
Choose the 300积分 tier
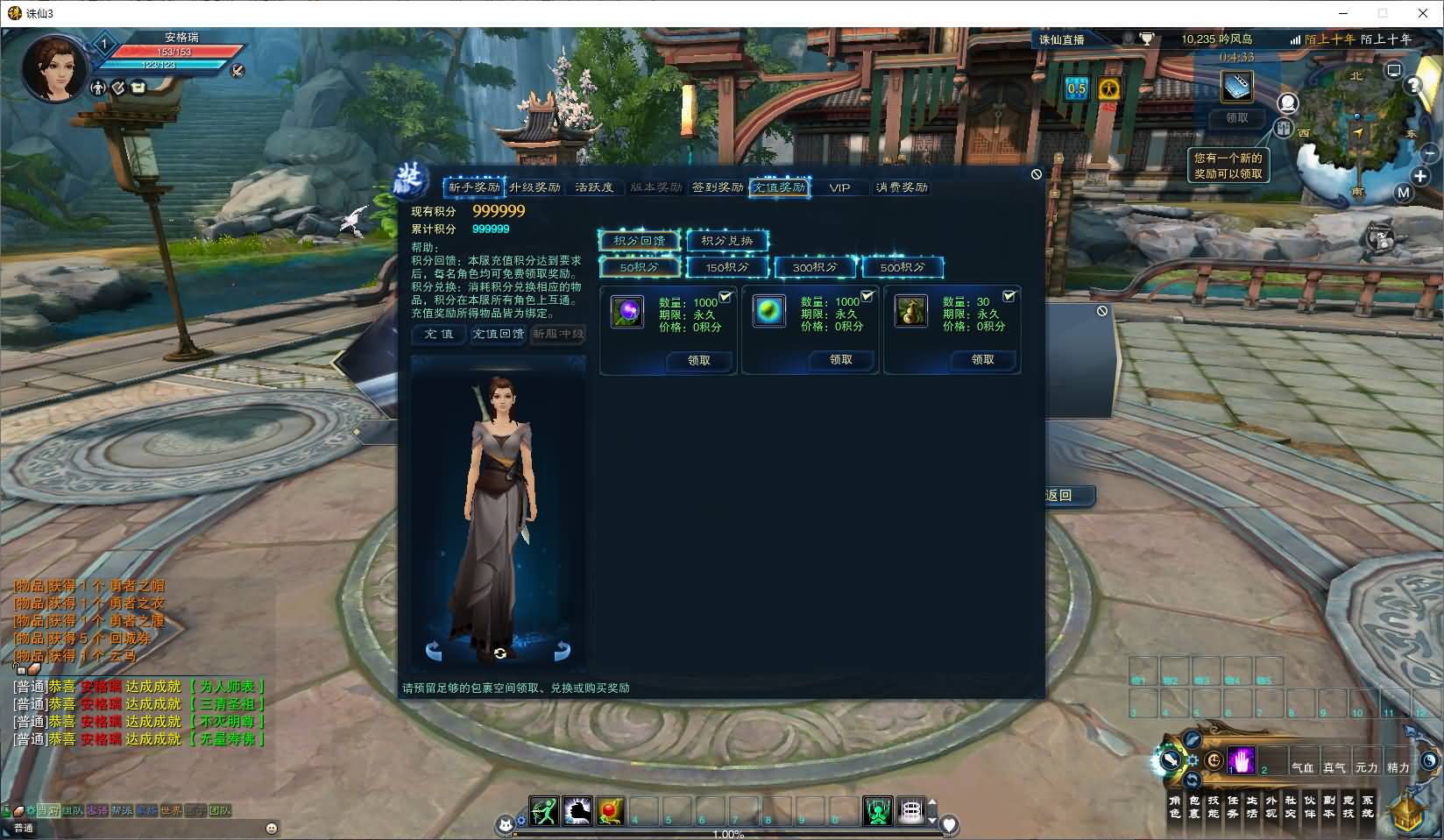coord(815,267)
